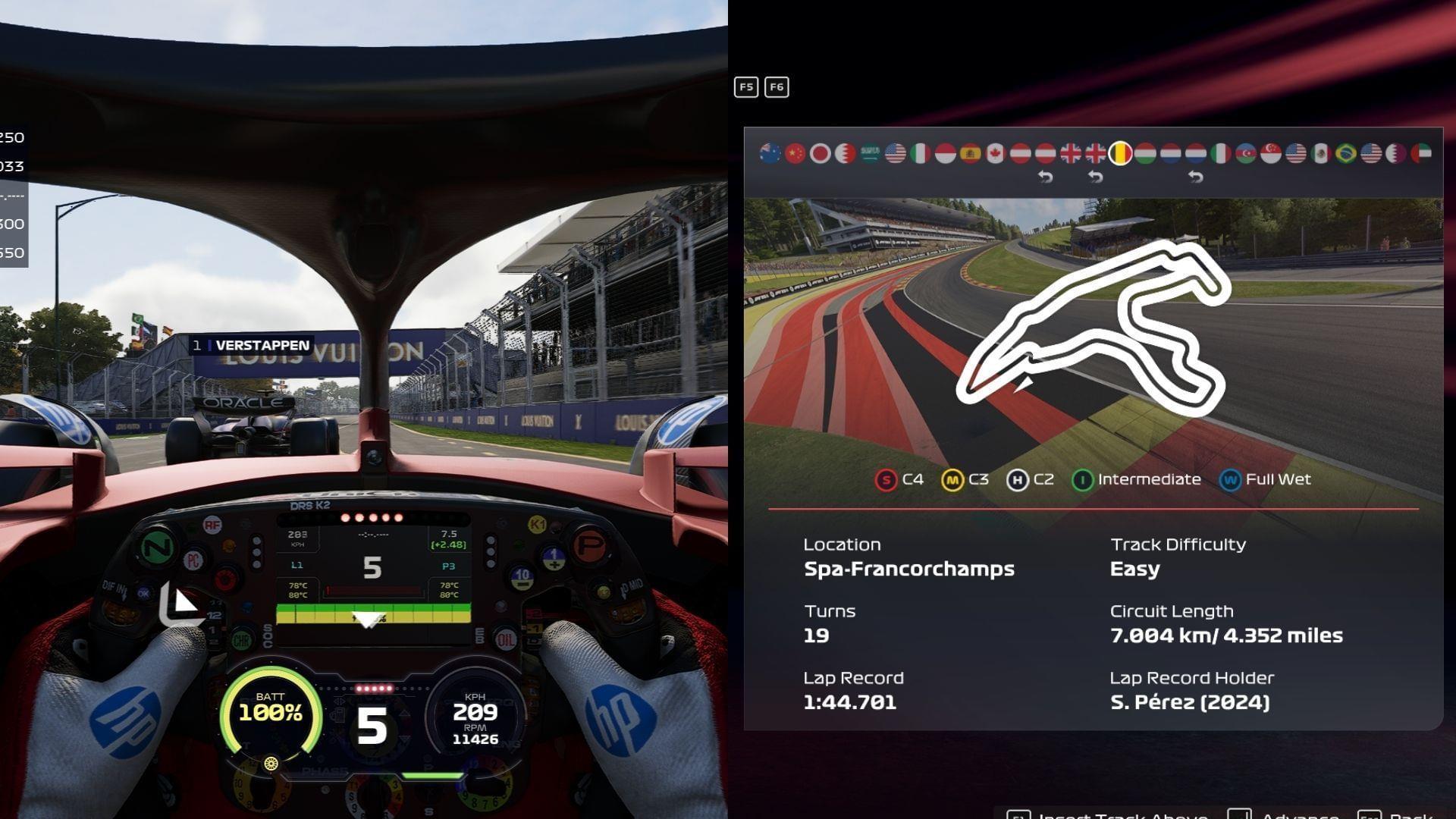The image size is (1456, 819).
Task: Select the Australia flag in the track calendar
Action: click(770, 151)
